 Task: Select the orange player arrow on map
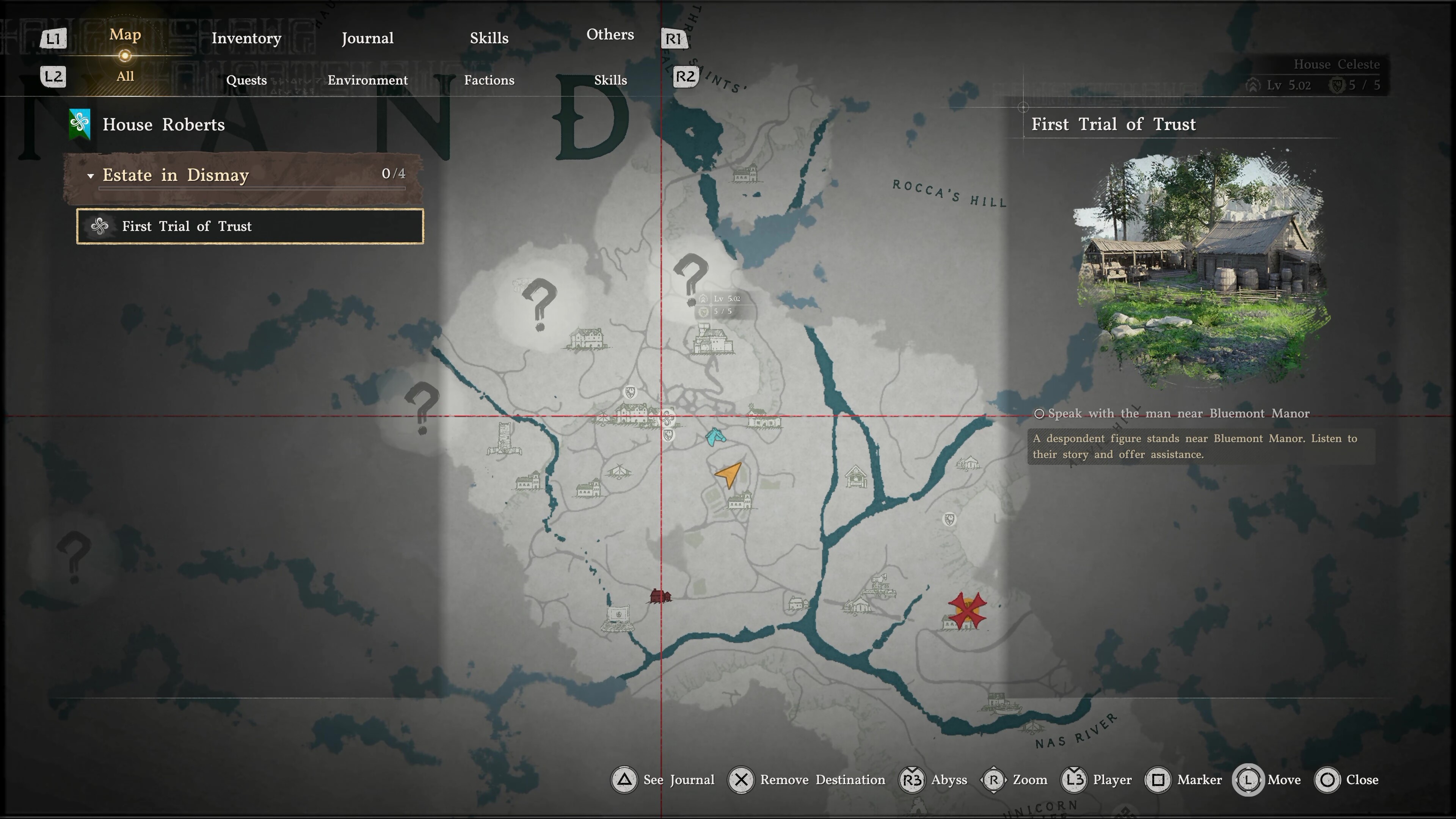(729, 474)
